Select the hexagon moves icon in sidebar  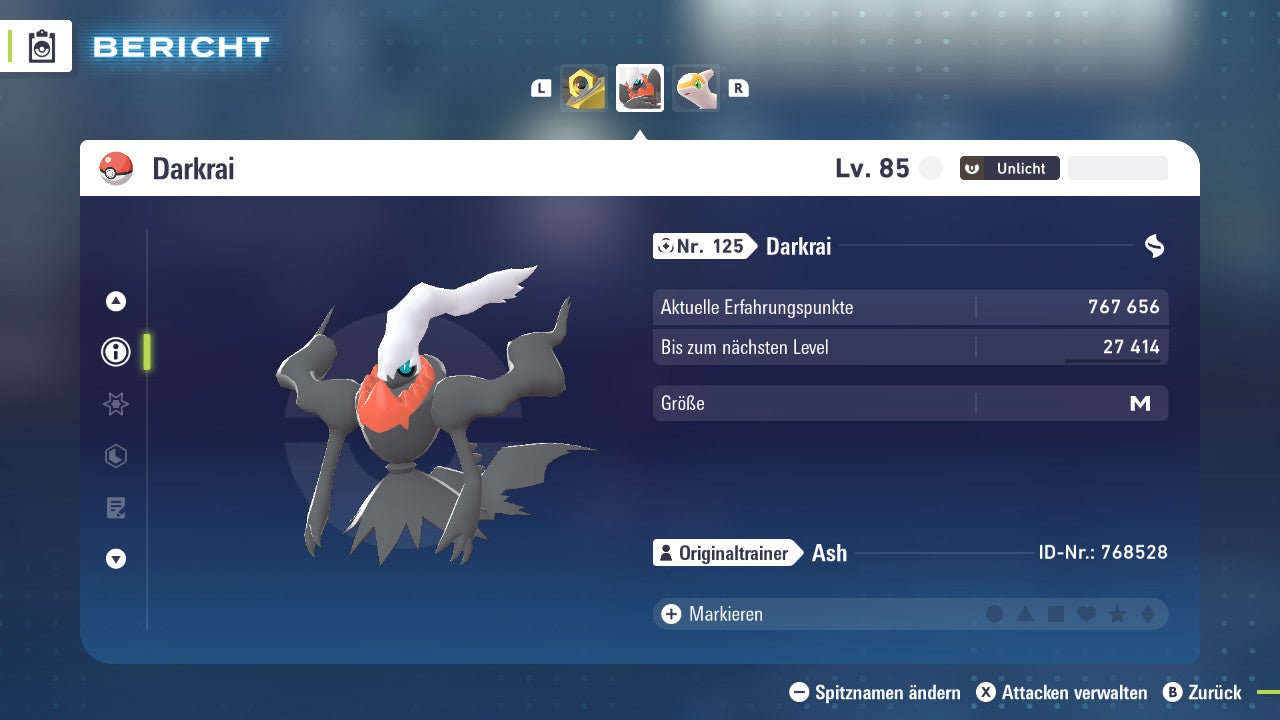tap(115, 456)
